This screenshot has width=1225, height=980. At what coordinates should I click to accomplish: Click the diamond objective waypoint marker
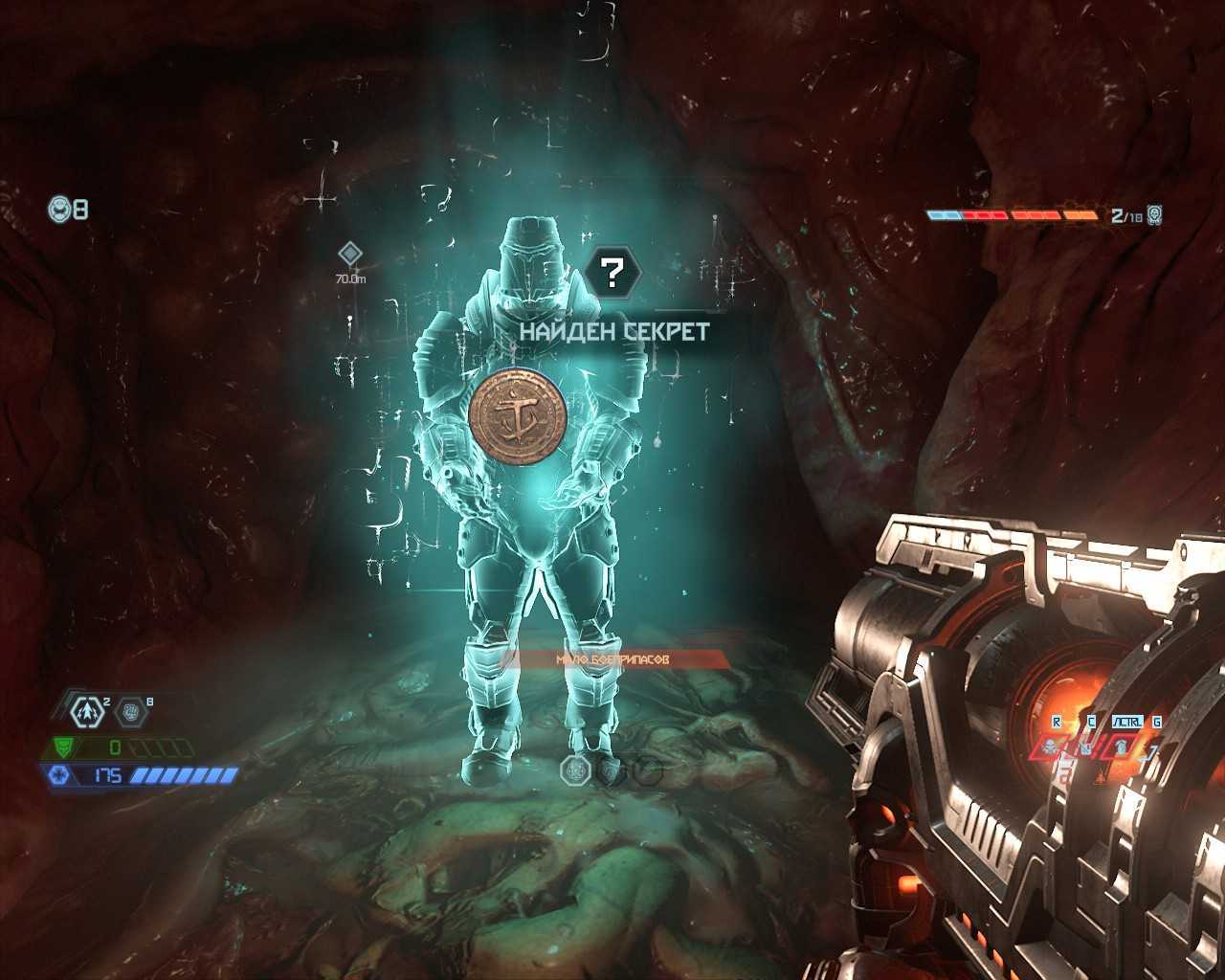tap(350, 254)
